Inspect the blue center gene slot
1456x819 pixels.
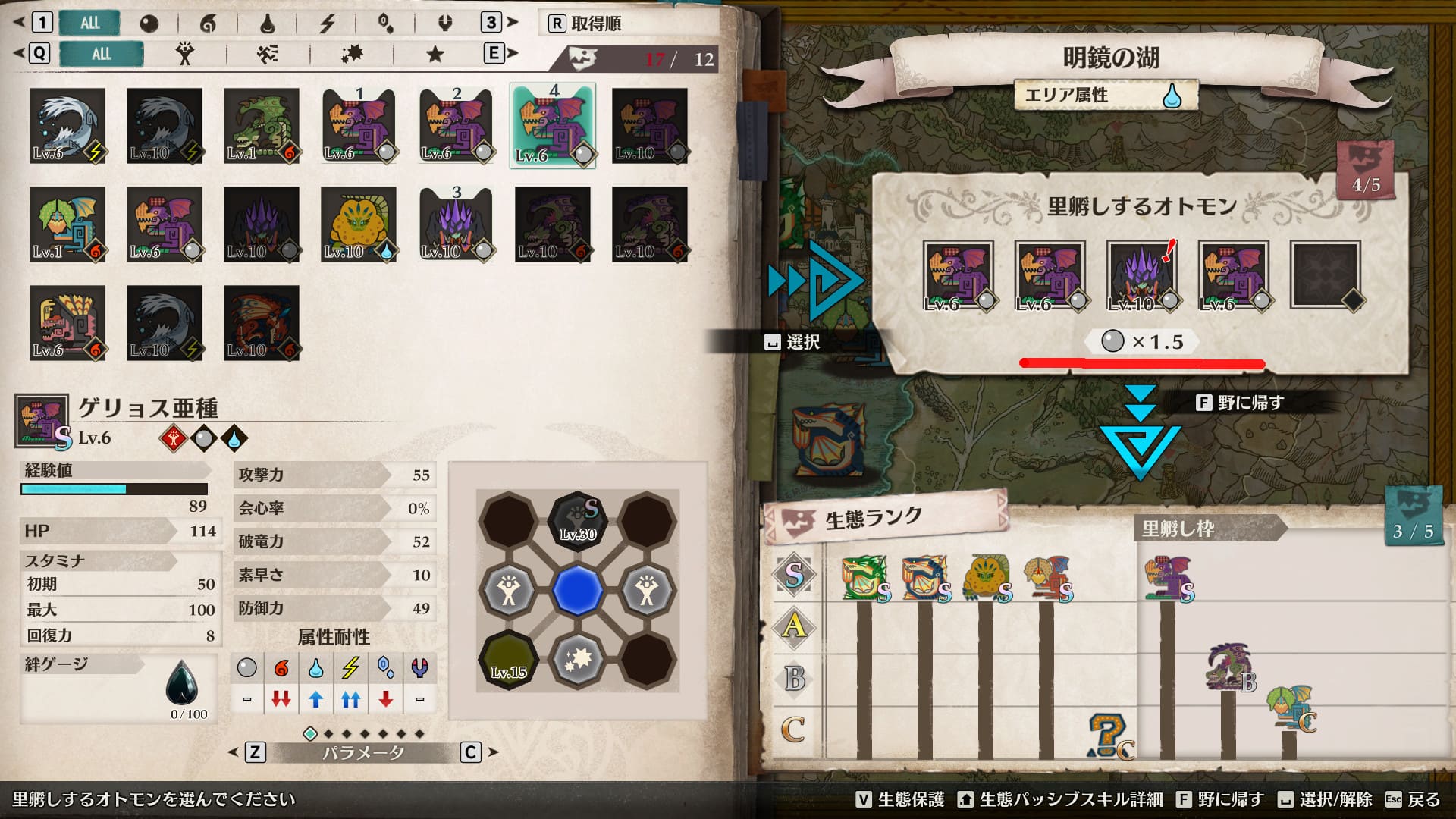click(578, 590)
